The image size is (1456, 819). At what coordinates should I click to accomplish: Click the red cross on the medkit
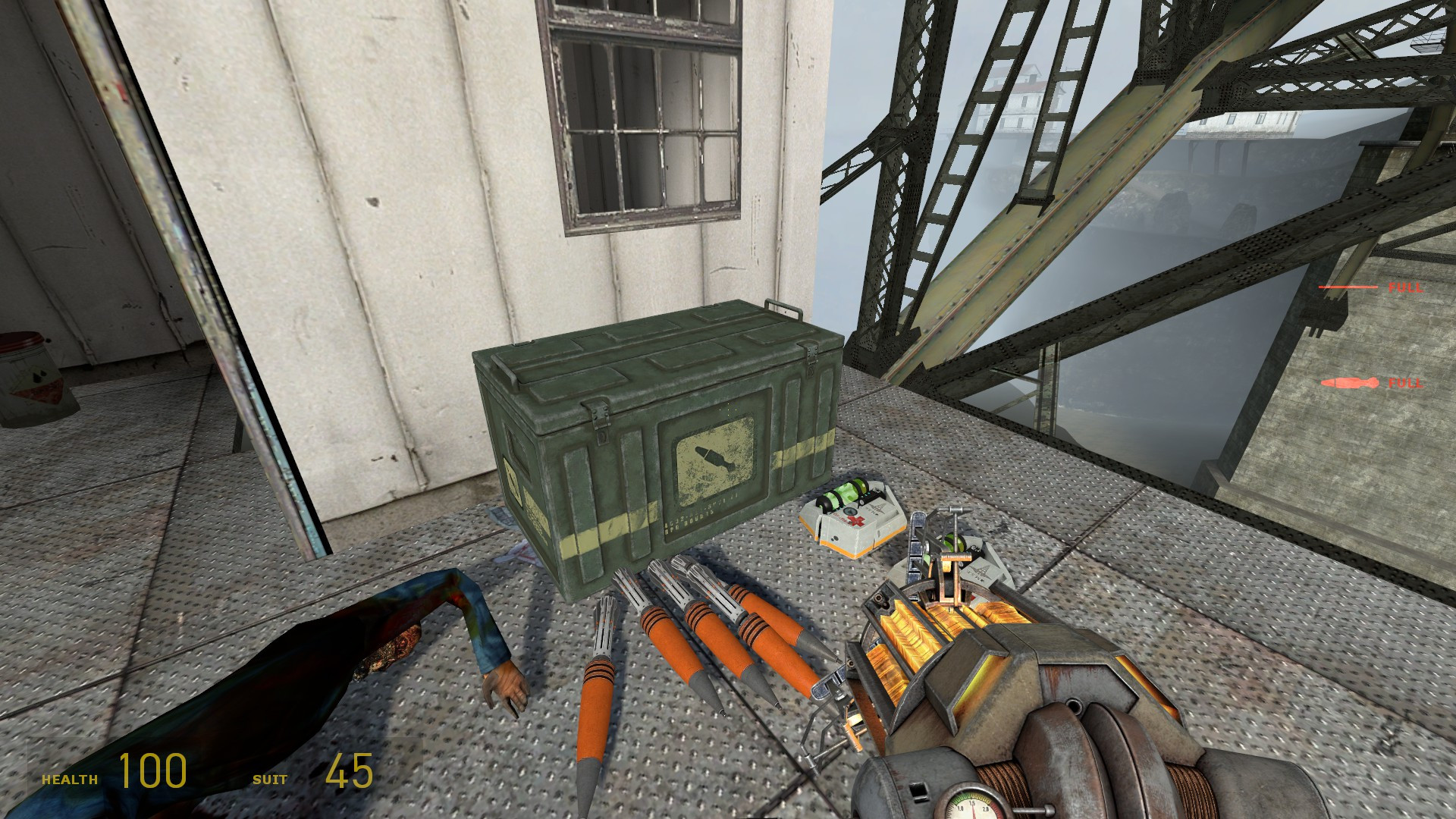pyautogui.click(x=855, y=521)
